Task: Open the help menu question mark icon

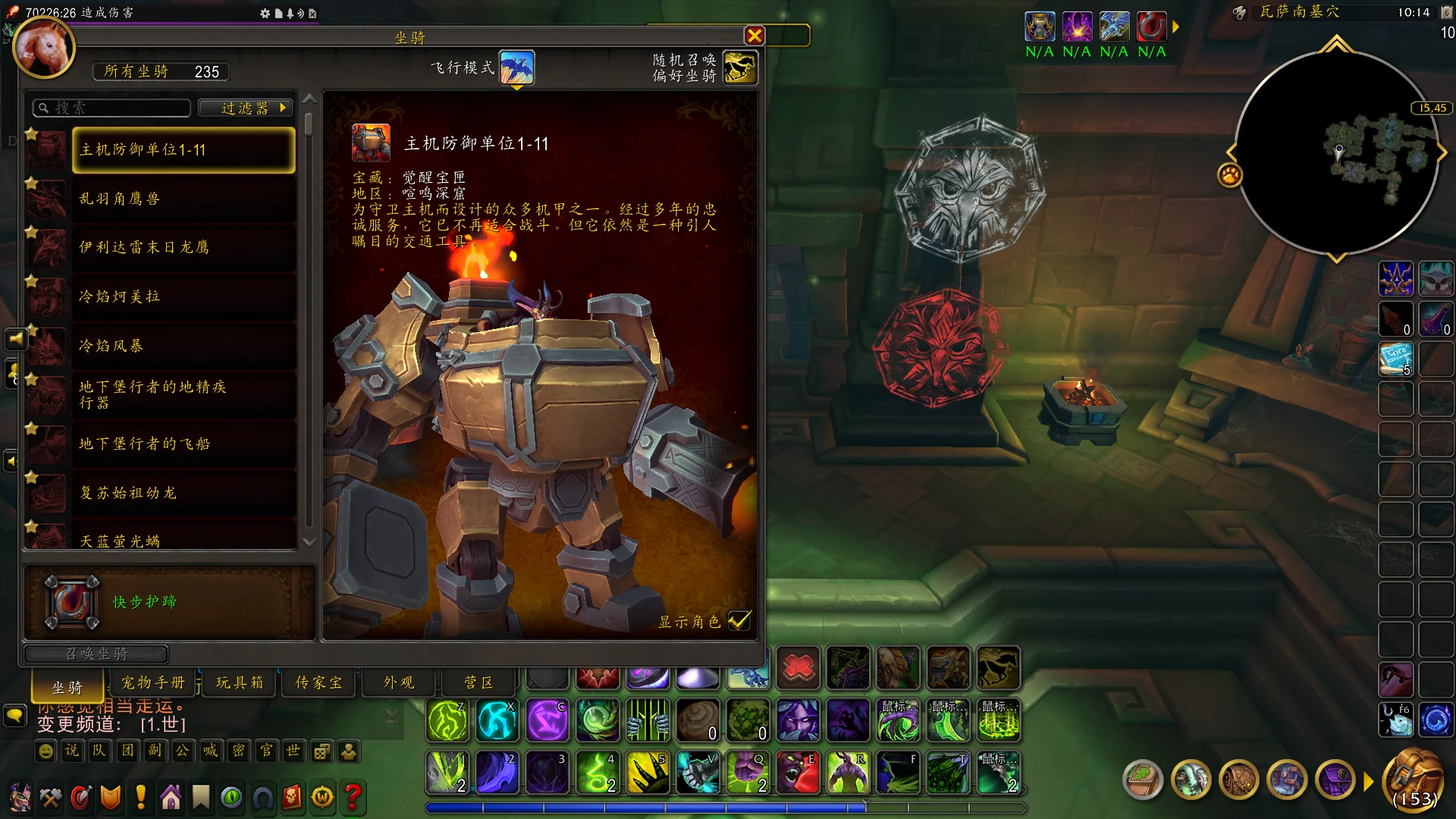Action: (352, 798)
